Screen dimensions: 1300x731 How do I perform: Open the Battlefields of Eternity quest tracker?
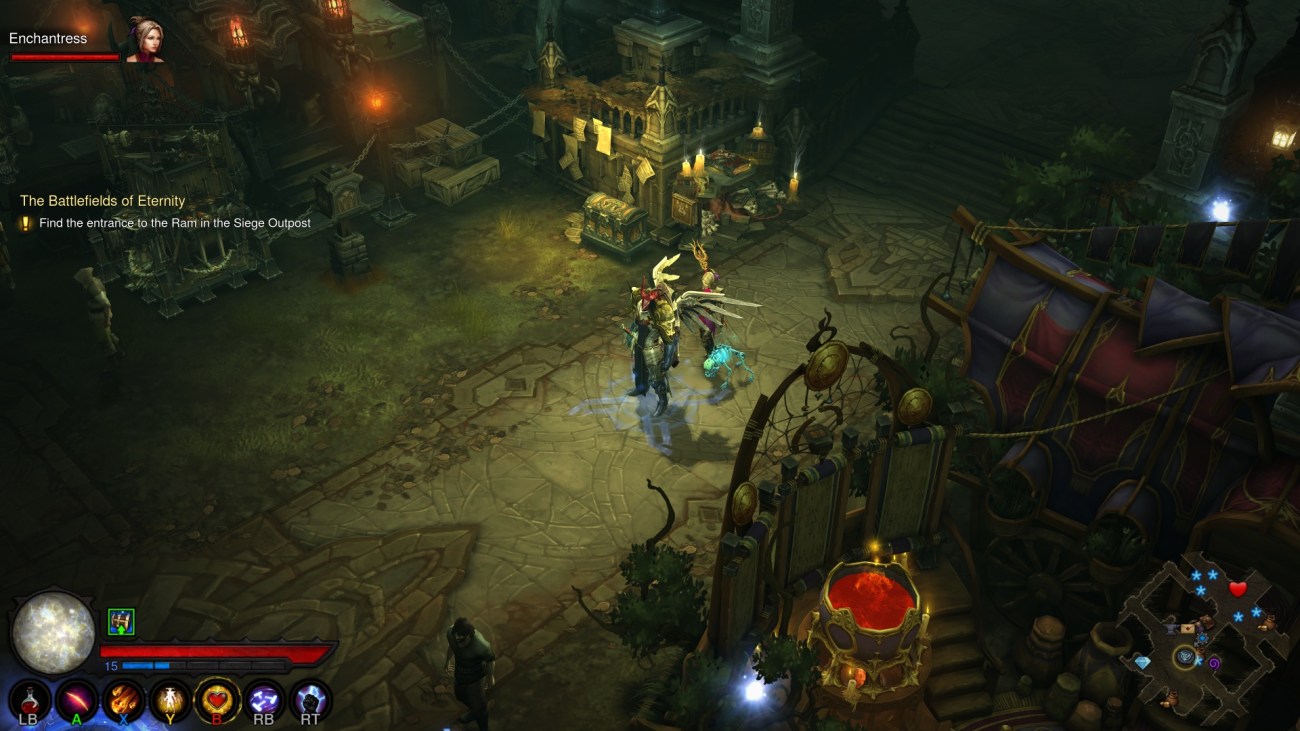(x=102, y=201)
